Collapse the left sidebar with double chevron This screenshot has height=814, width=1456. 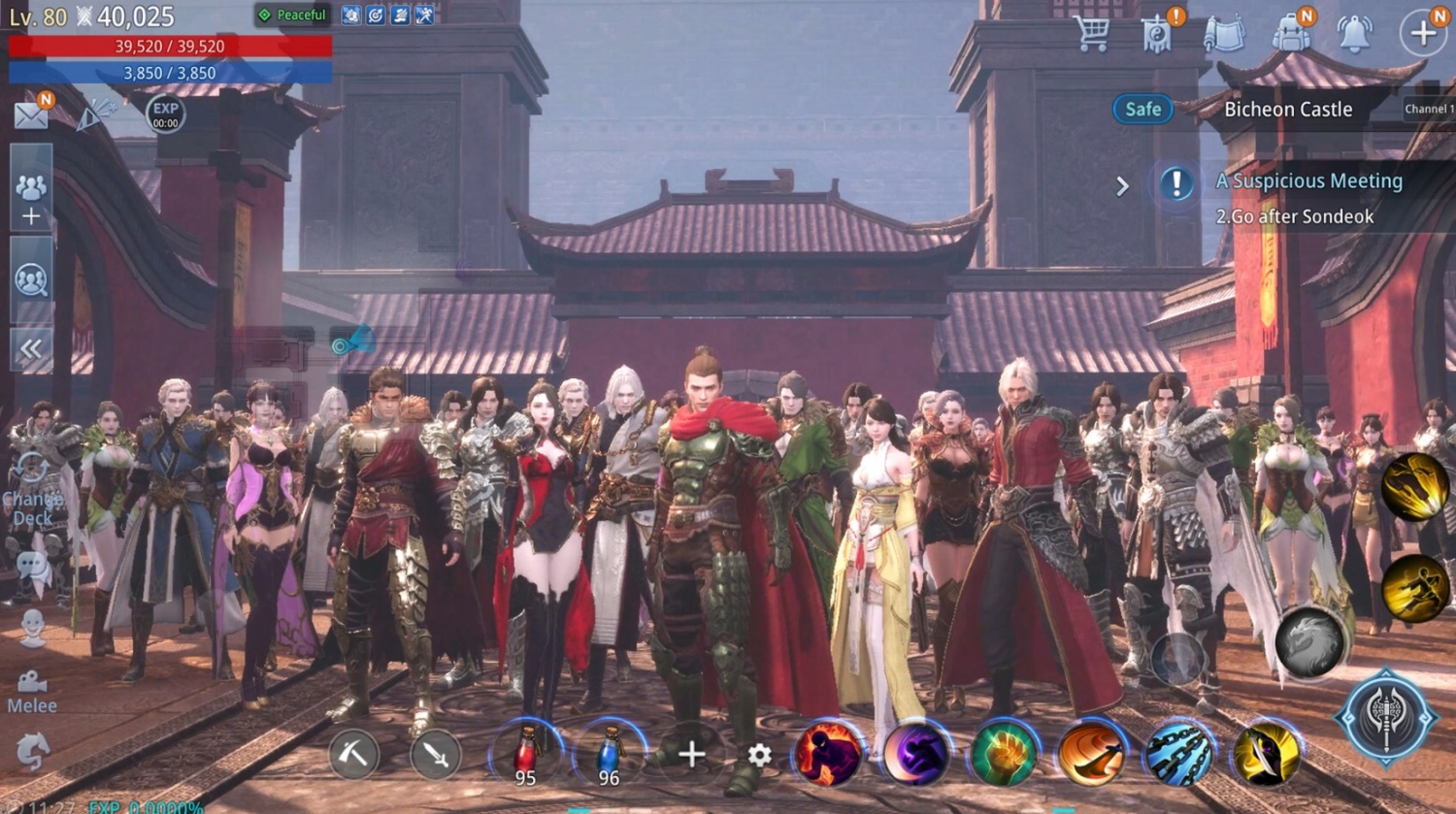click(31, 344)
